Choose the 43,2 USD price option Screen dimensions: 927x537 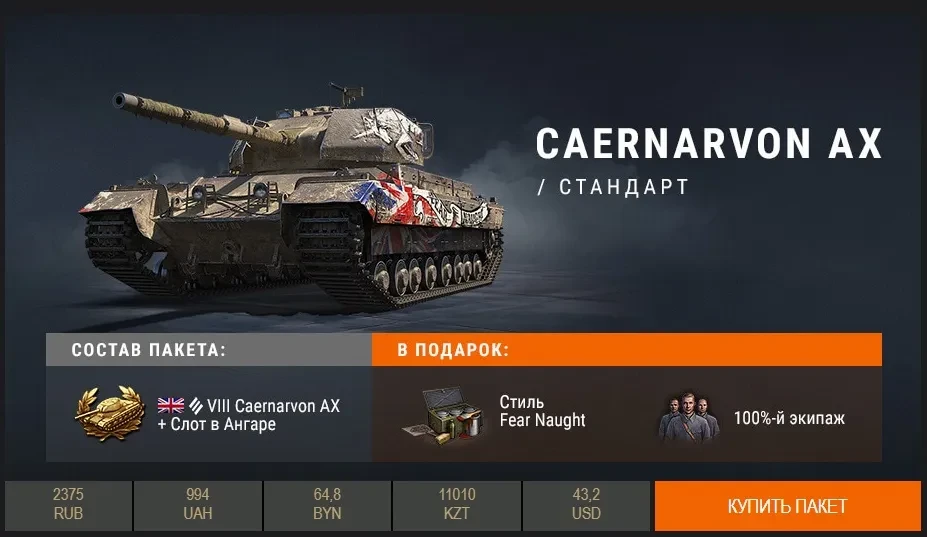(586, 505)
